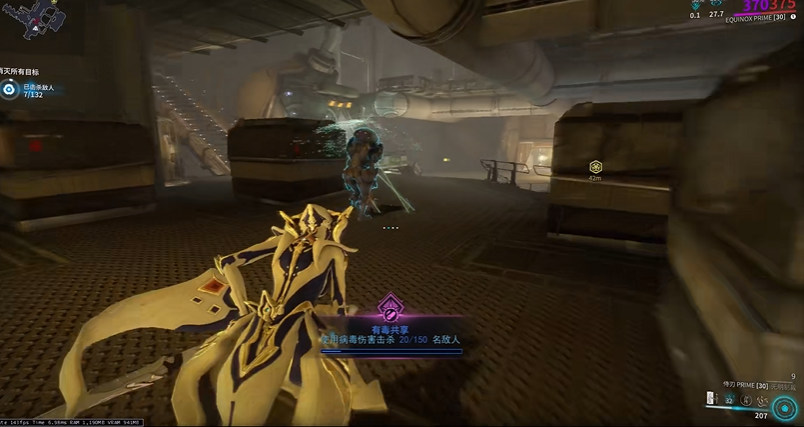
Task: Click the exterminate objective tracker icon
Action: click(9, 89)
